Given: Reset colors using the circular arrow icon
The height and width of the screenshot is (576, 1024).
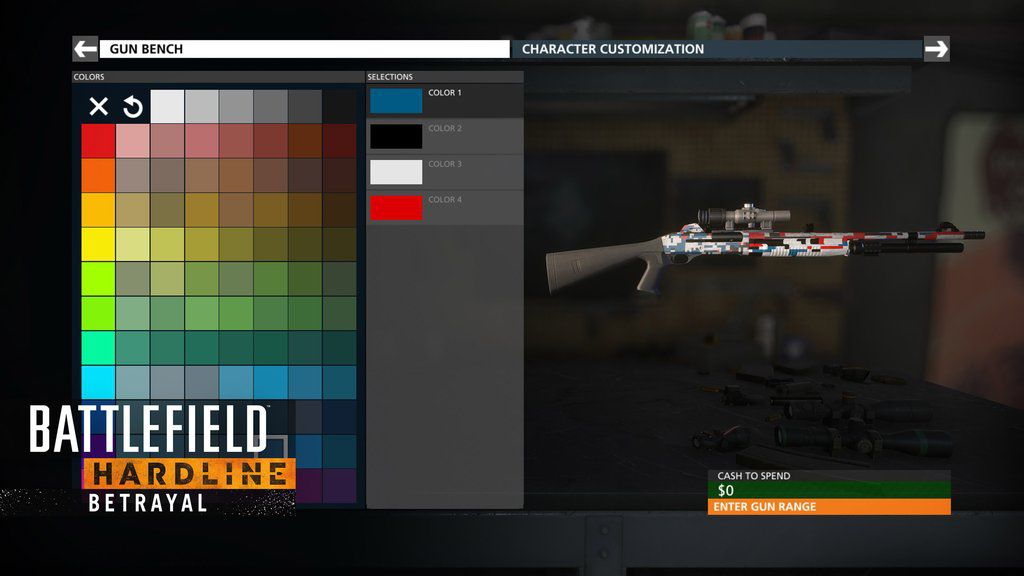Looking at the screenshot, I should click(x=133, y=107).
